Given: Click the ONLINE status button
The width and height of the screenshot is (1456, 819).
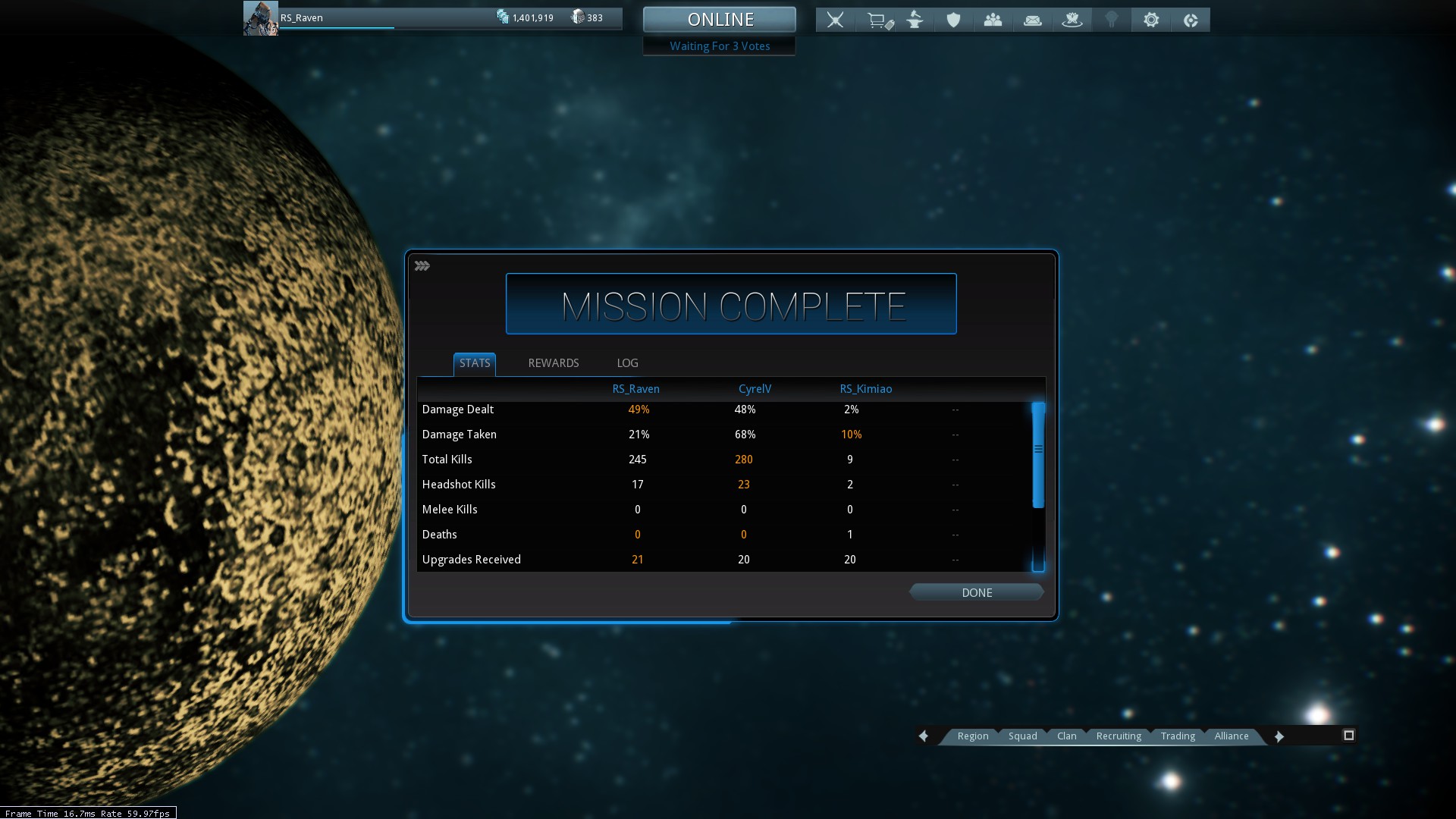Looking at the screenshot, I should 720,20.
